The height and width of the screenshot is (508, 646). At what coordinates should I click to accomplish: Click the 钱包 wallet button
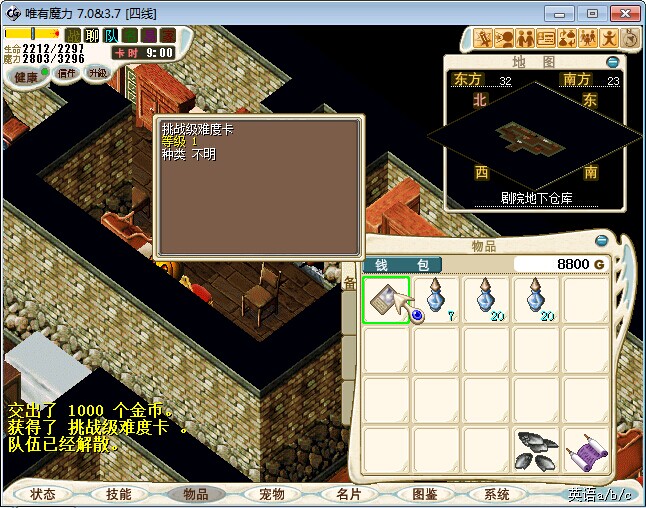(x=401, y=265)
